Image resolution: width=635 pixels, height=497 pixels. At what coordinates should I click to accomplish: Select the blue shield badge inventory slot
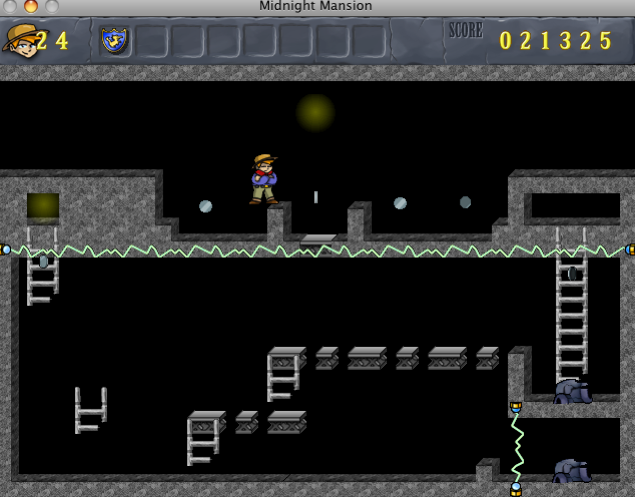pyautogui.click(x=114, y=40)
